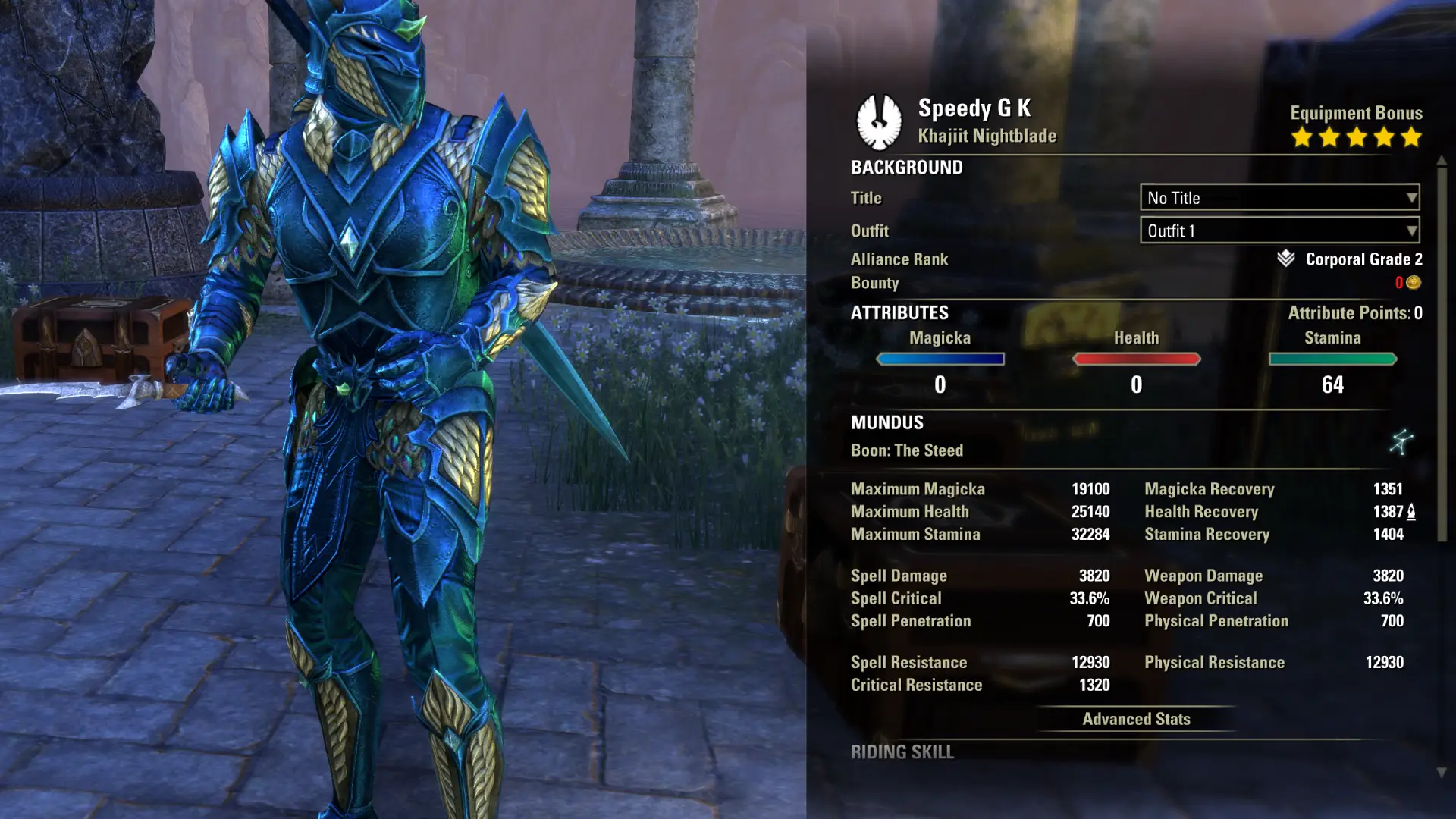Click the Corporal Grade 2 rank icon
Screen dimensions: 1456x819
[x=1285, y=259]
